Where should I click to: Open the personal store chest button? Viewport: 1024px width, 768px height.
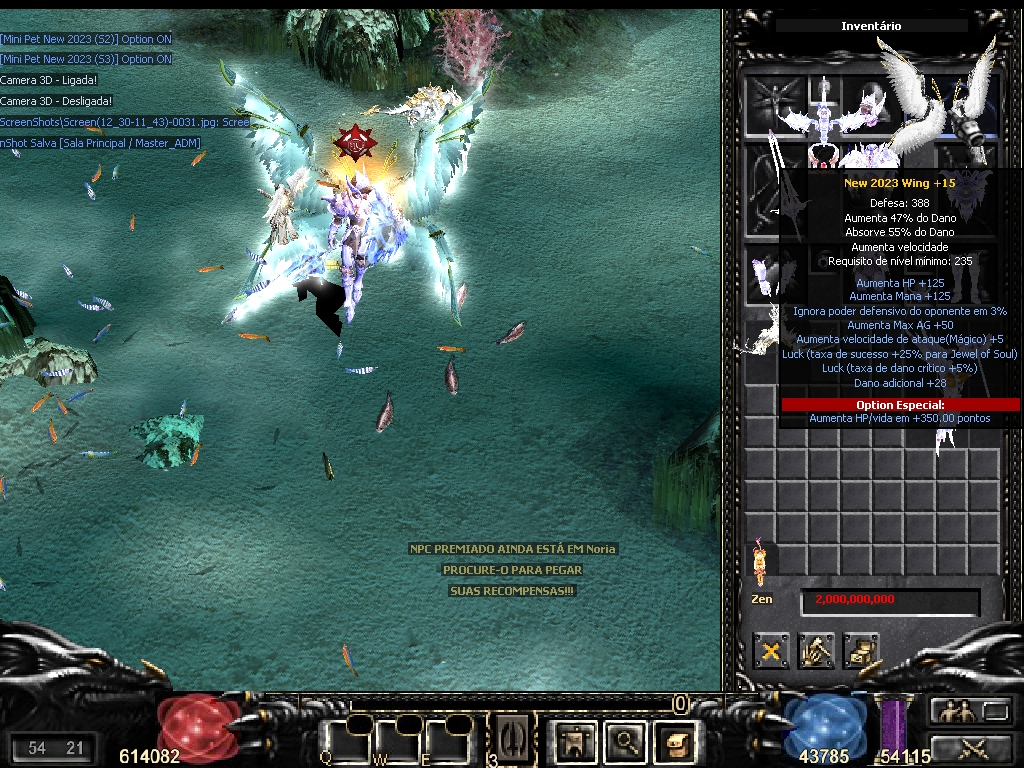861,652
